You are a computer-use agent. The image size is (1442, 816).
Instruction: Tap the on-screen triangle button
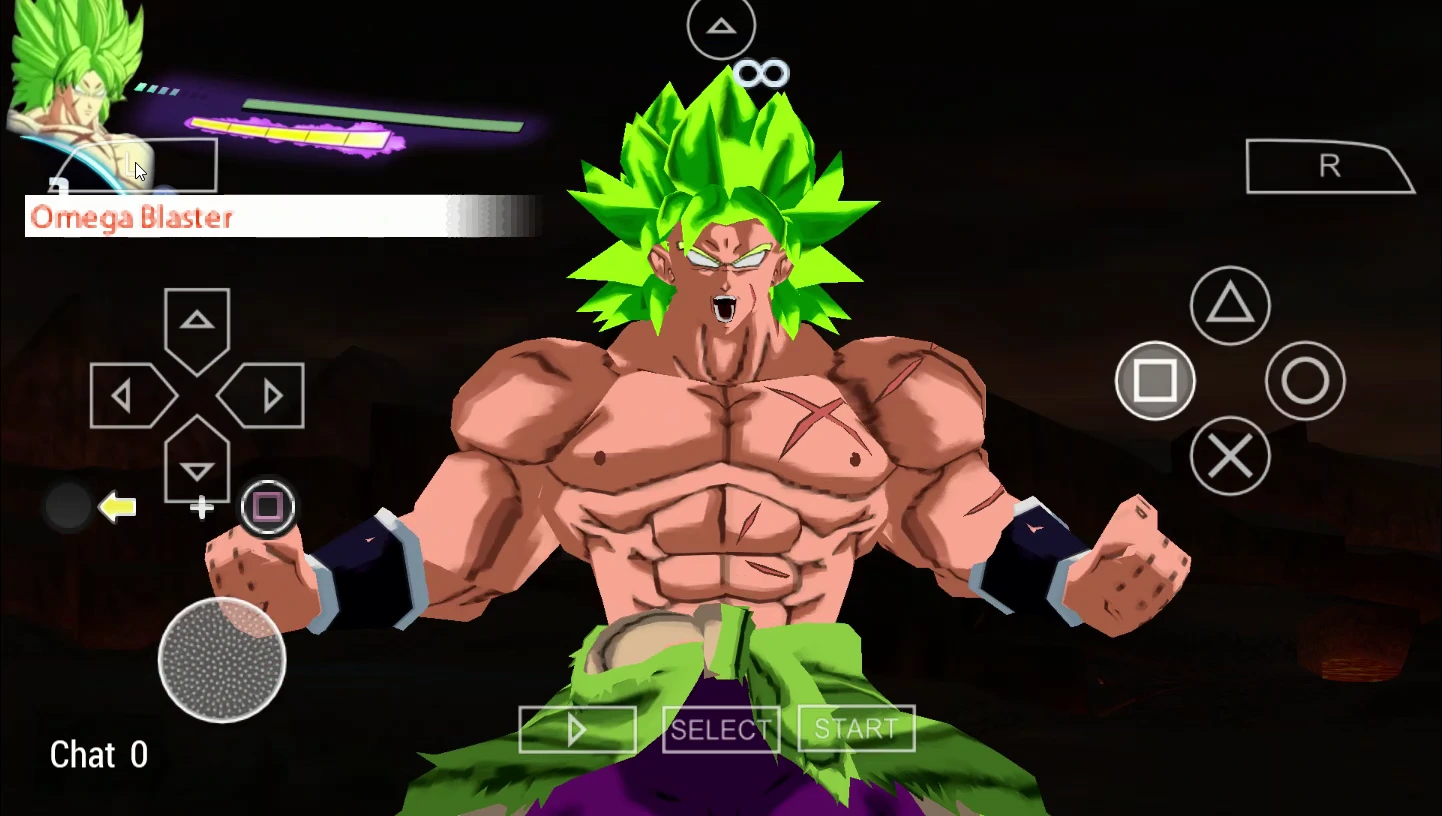[1230, 305]
